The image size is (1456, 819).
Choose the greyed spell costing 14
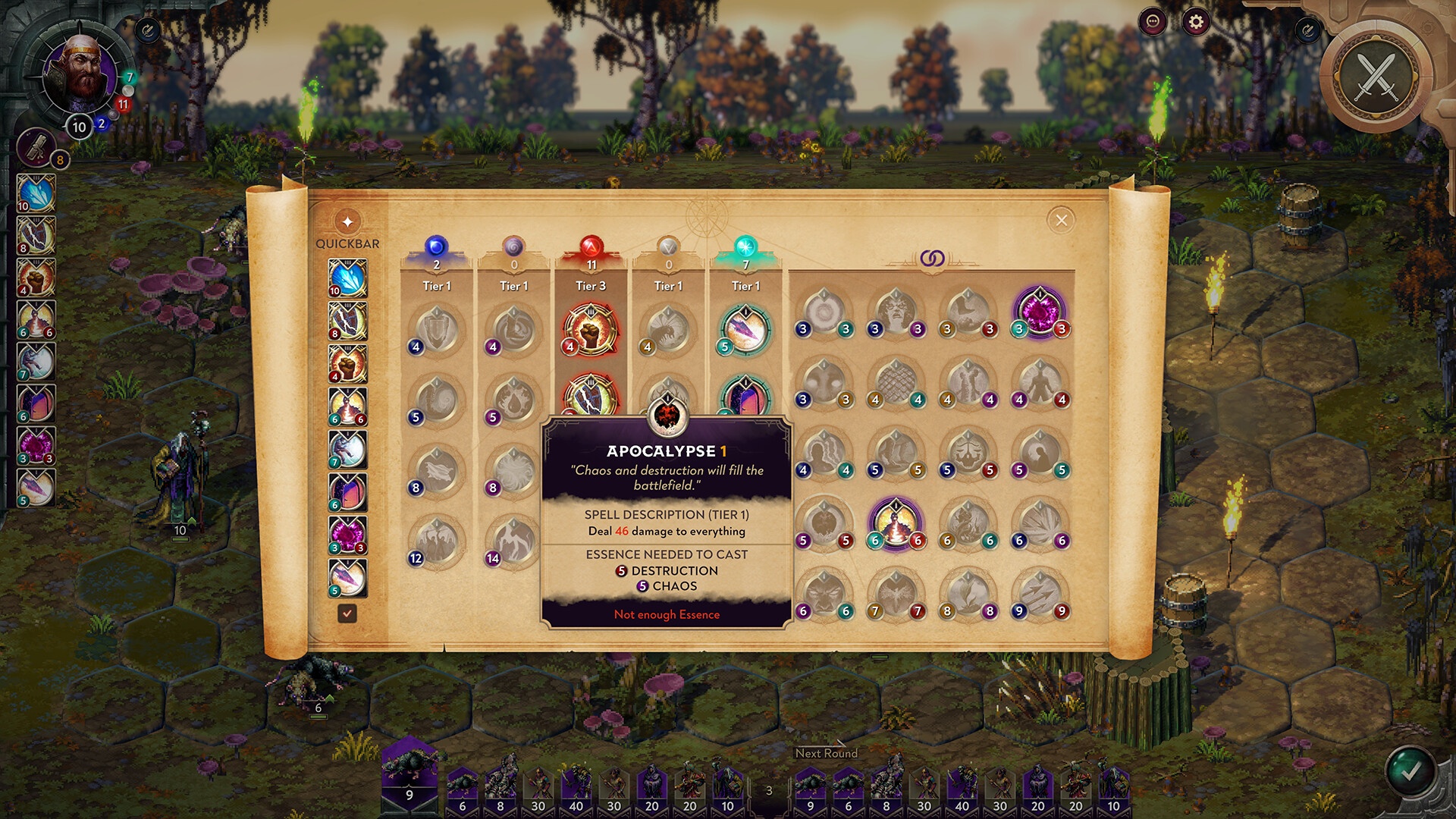[513, 541]
